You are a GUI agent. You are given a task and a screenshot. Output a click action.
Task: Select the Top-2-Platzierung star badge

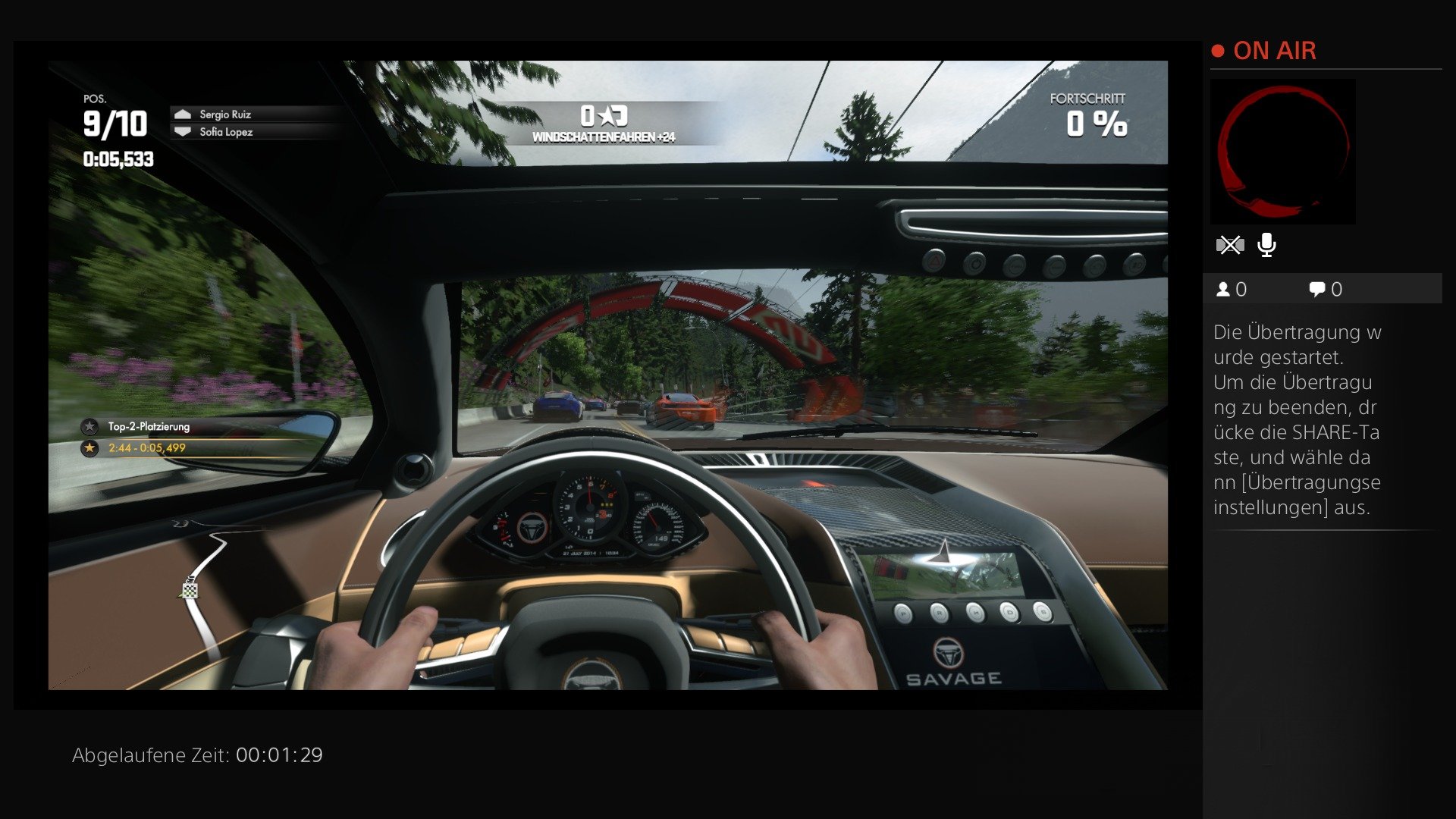90,426
